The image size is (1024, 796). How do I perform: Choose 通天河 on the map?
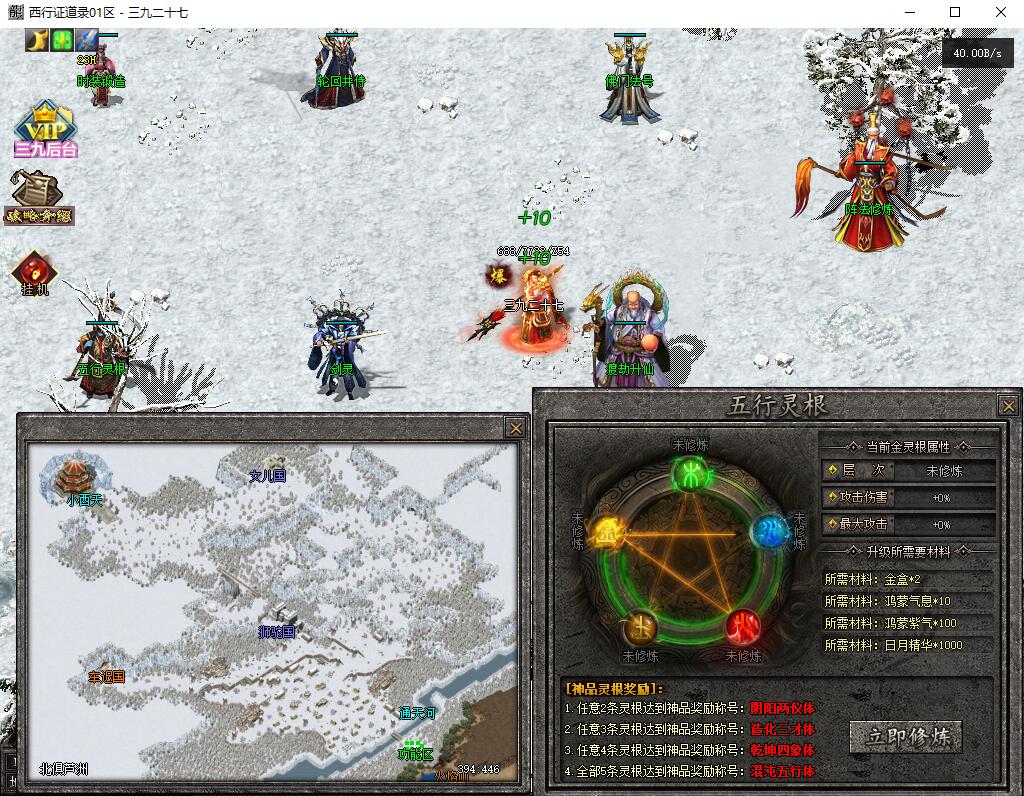[418, 713]
